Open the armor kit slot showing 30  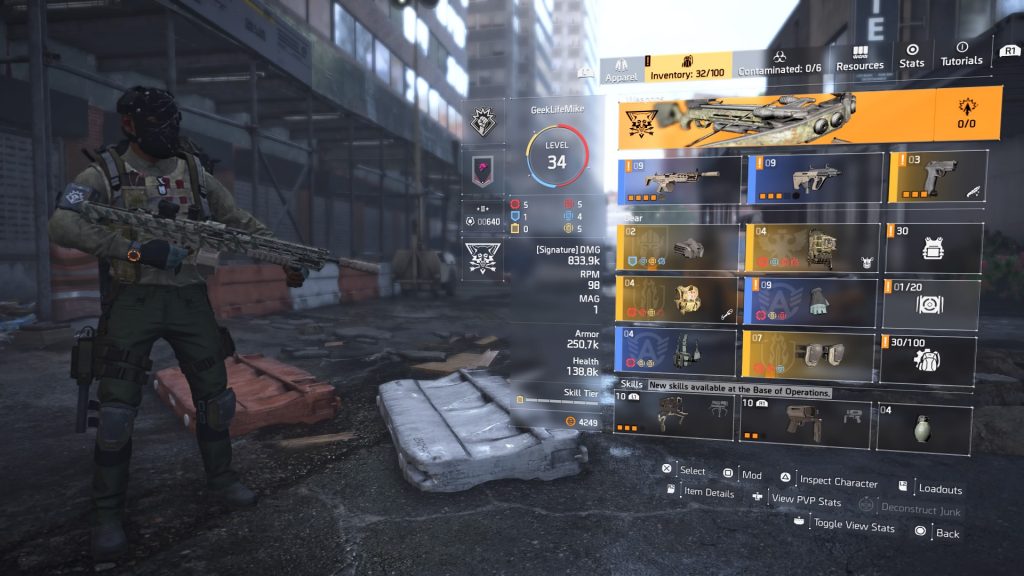point(932,247)
